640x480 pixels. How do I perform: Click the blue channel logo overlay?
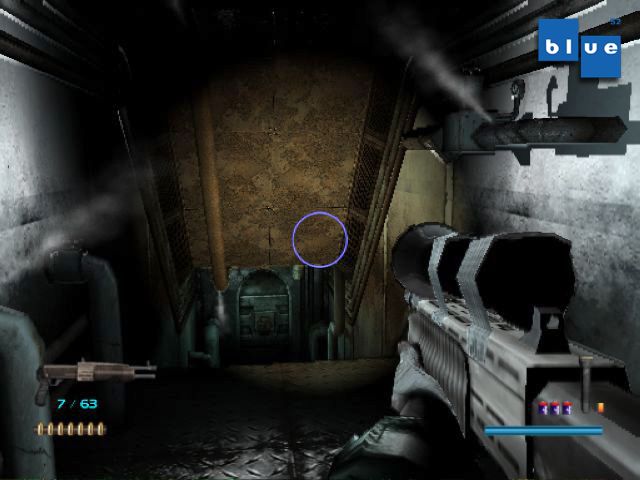point(579,47)
